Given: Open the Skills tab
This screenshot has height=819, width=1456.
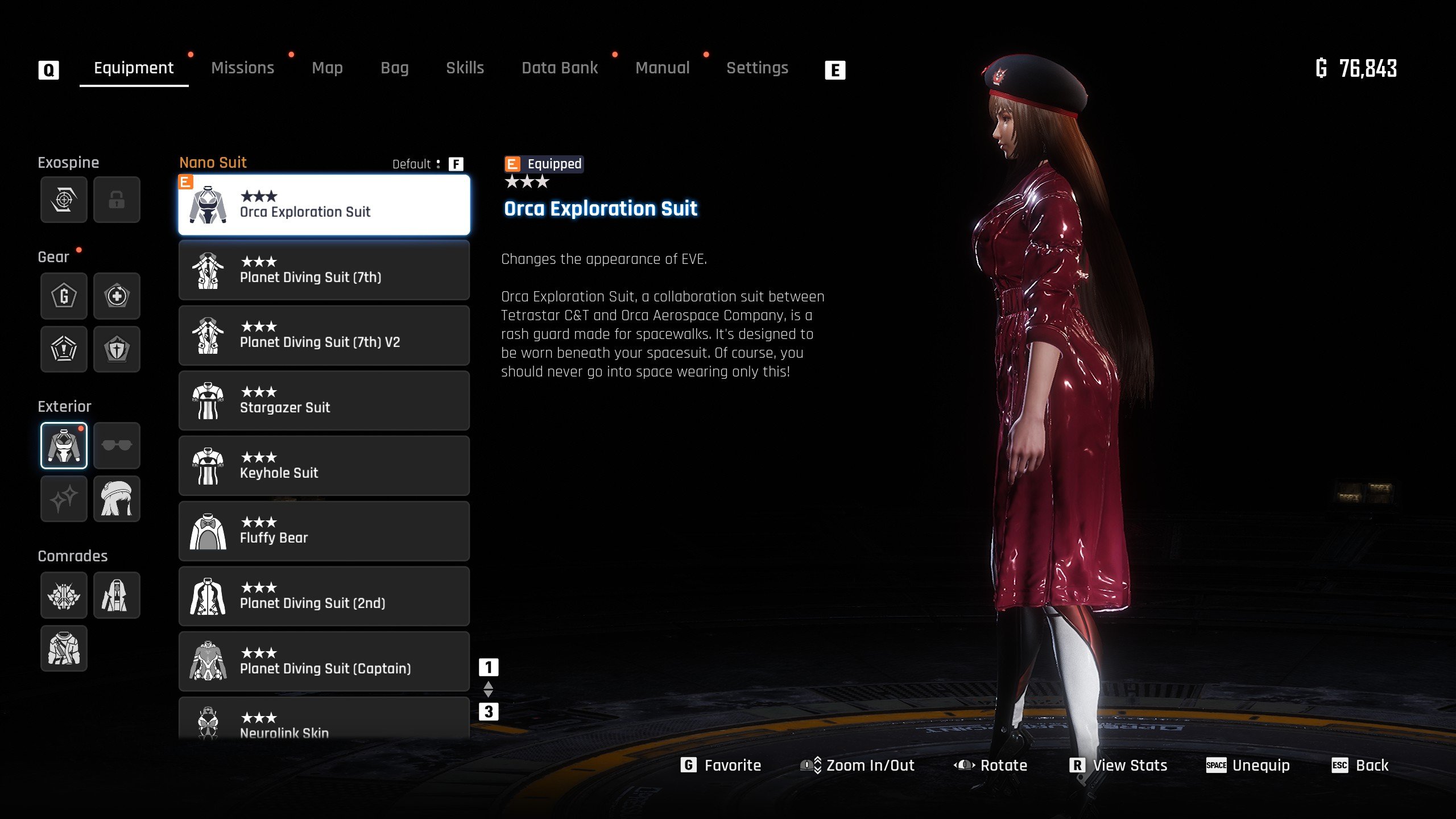Looking at the screenshot, I should 465,68.
